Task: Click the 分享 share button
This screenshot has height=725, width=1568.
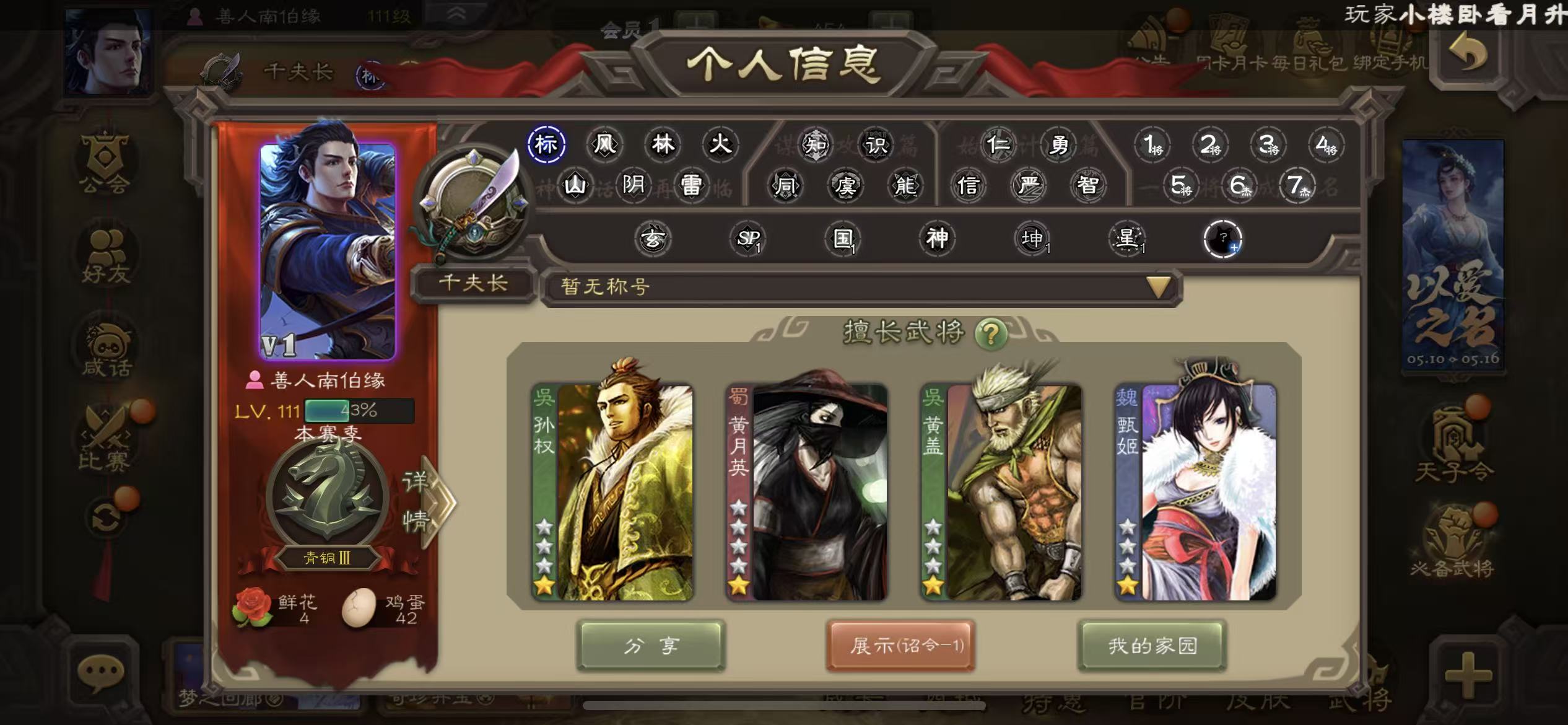Action: point(650,646)
